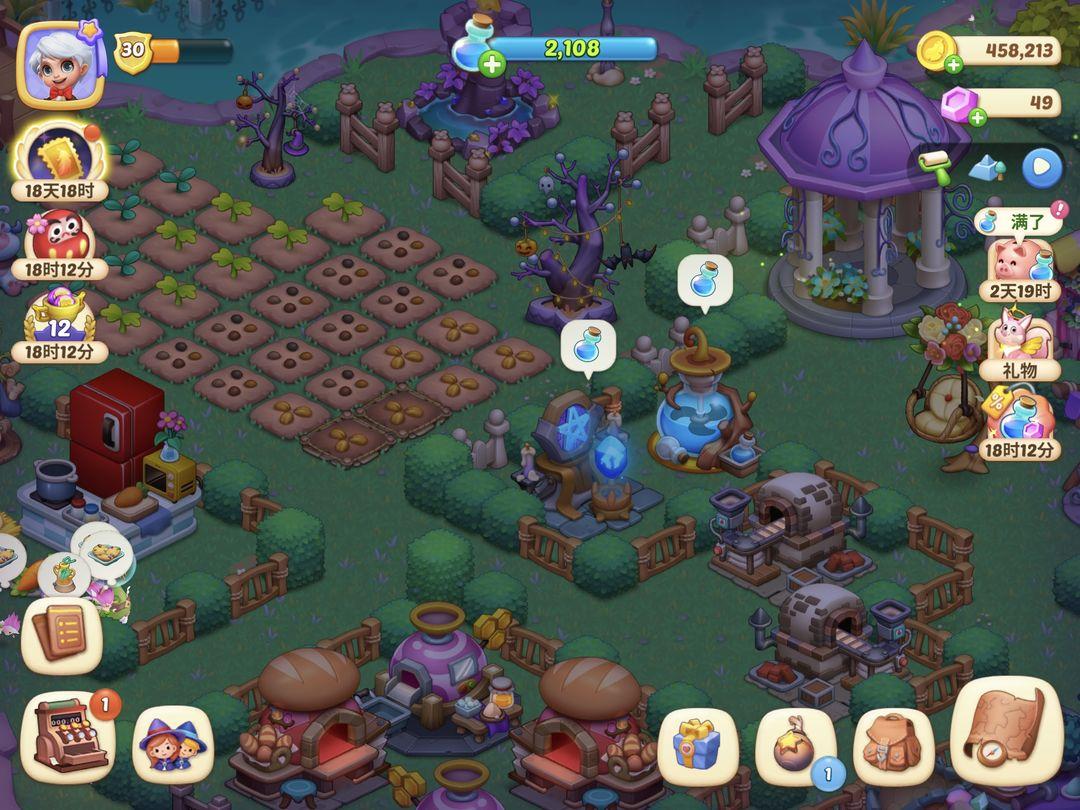Add more potion energy with the plus
This screenshot has height=810, width=1080.
pyautogui.click(x=492, y=66)
